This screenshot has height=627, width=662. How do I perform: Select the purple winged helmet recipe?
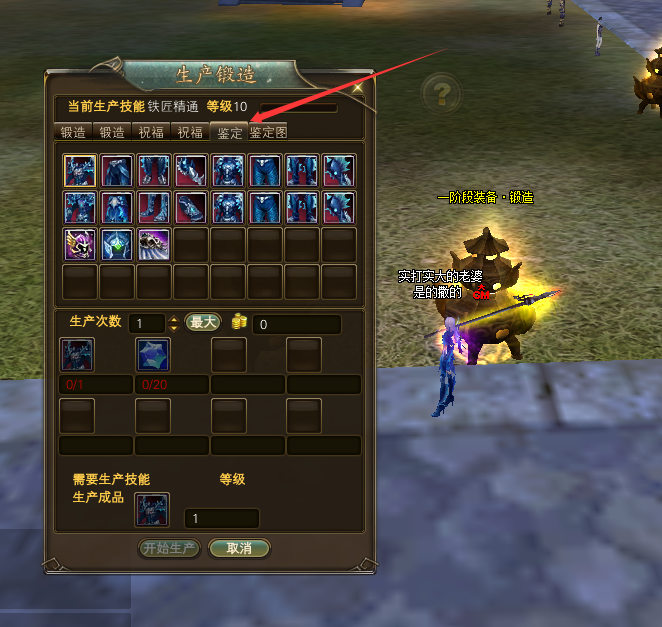[80, 244]
